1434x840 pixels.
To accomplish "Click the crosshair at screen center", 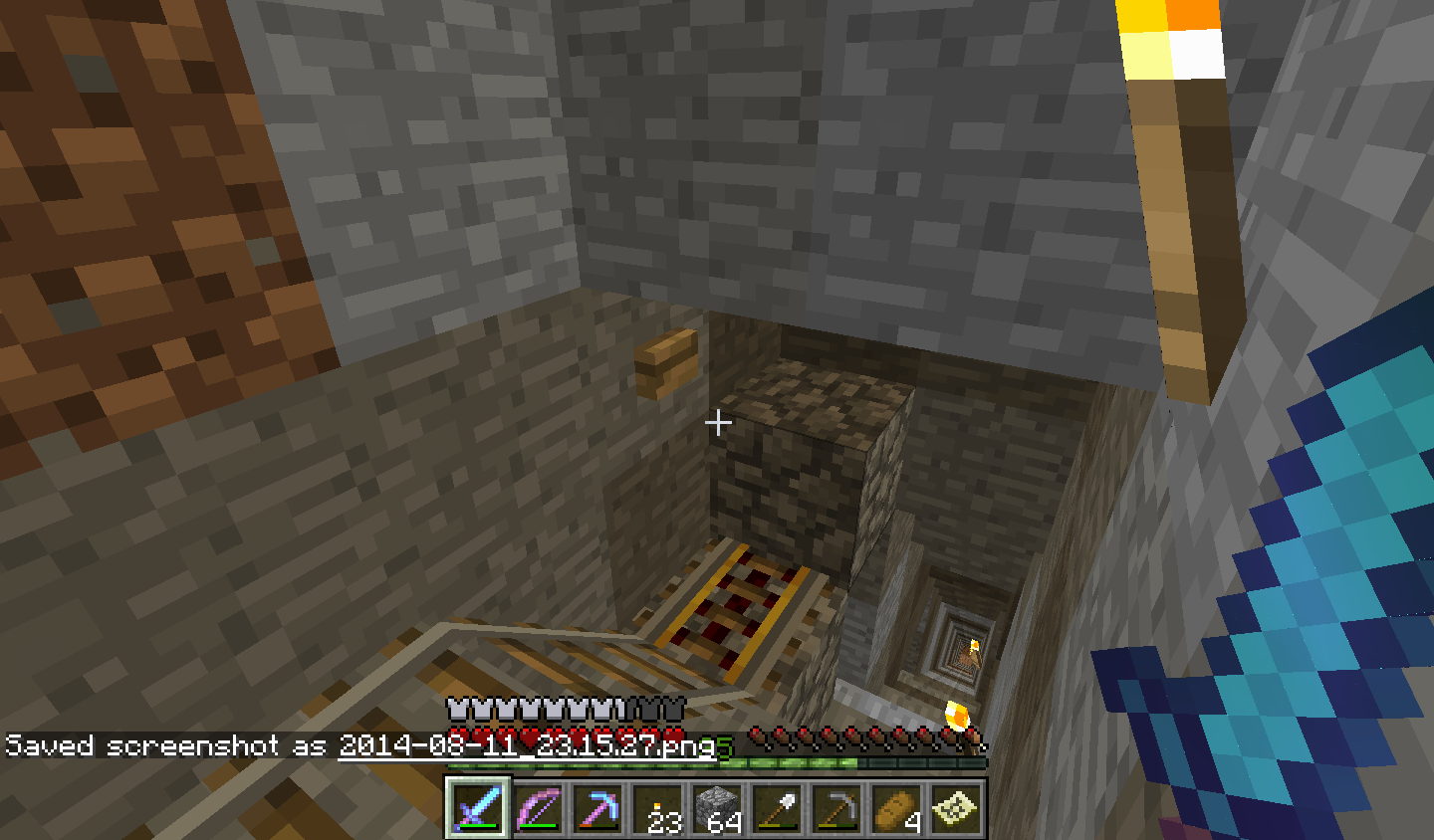I will pyautogui.click(x=717, y=423).
